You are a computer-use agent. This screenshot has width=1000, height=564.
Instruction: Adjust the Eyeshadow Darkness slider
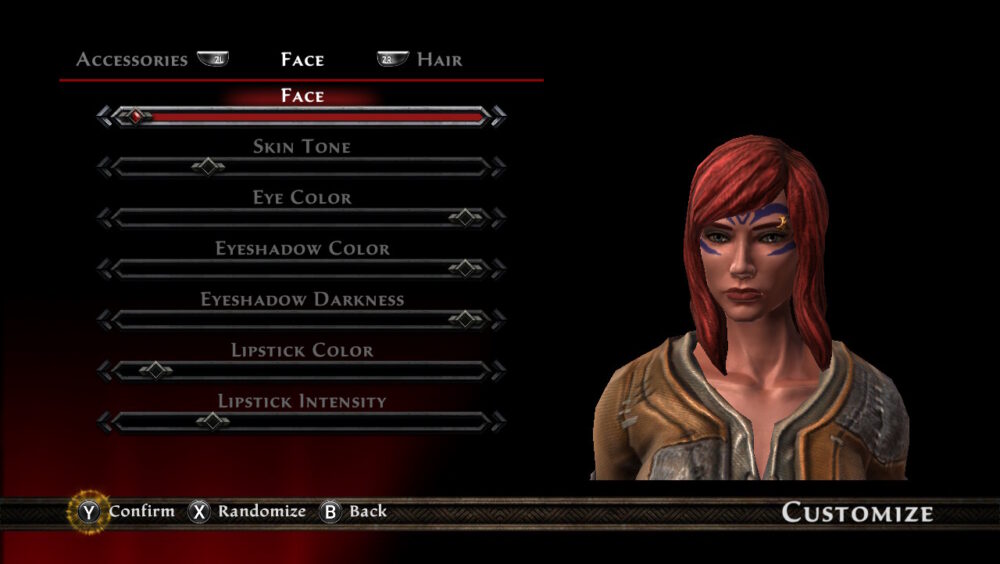coord(465,320)
